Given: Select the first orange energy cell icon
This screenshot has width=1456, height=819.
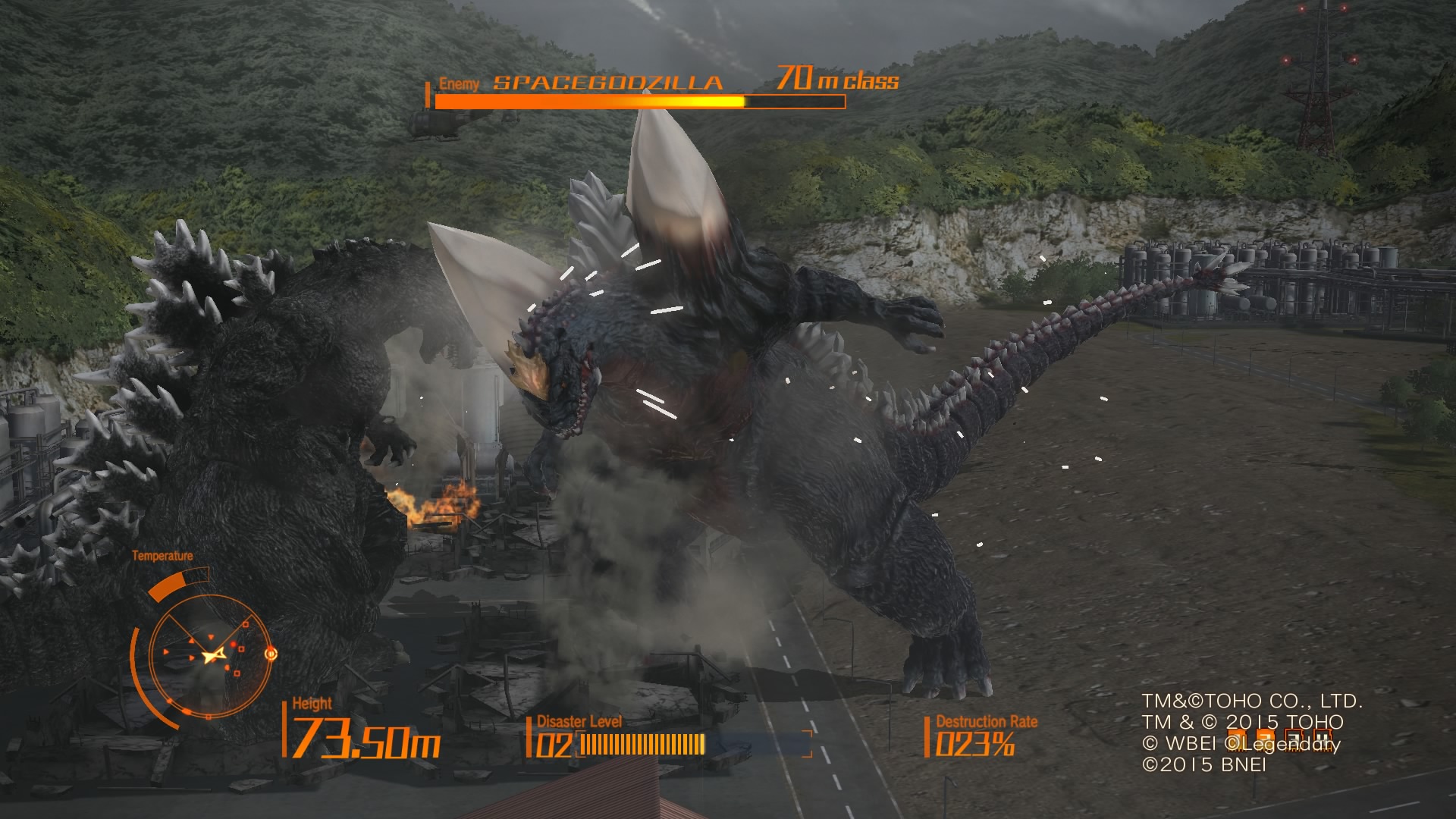Looking at the screenshot, I should (1236, 739).
